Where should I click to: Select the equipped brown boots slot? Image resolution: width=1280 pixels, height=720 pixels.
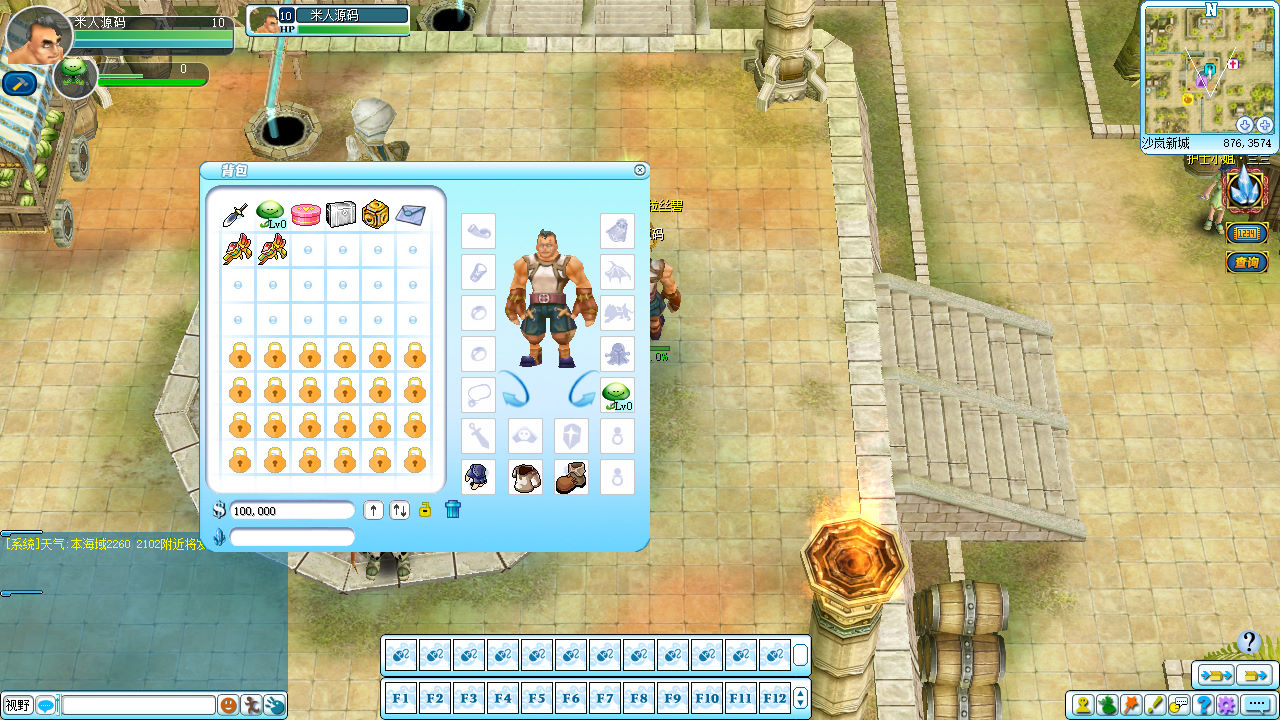(571, 477)
